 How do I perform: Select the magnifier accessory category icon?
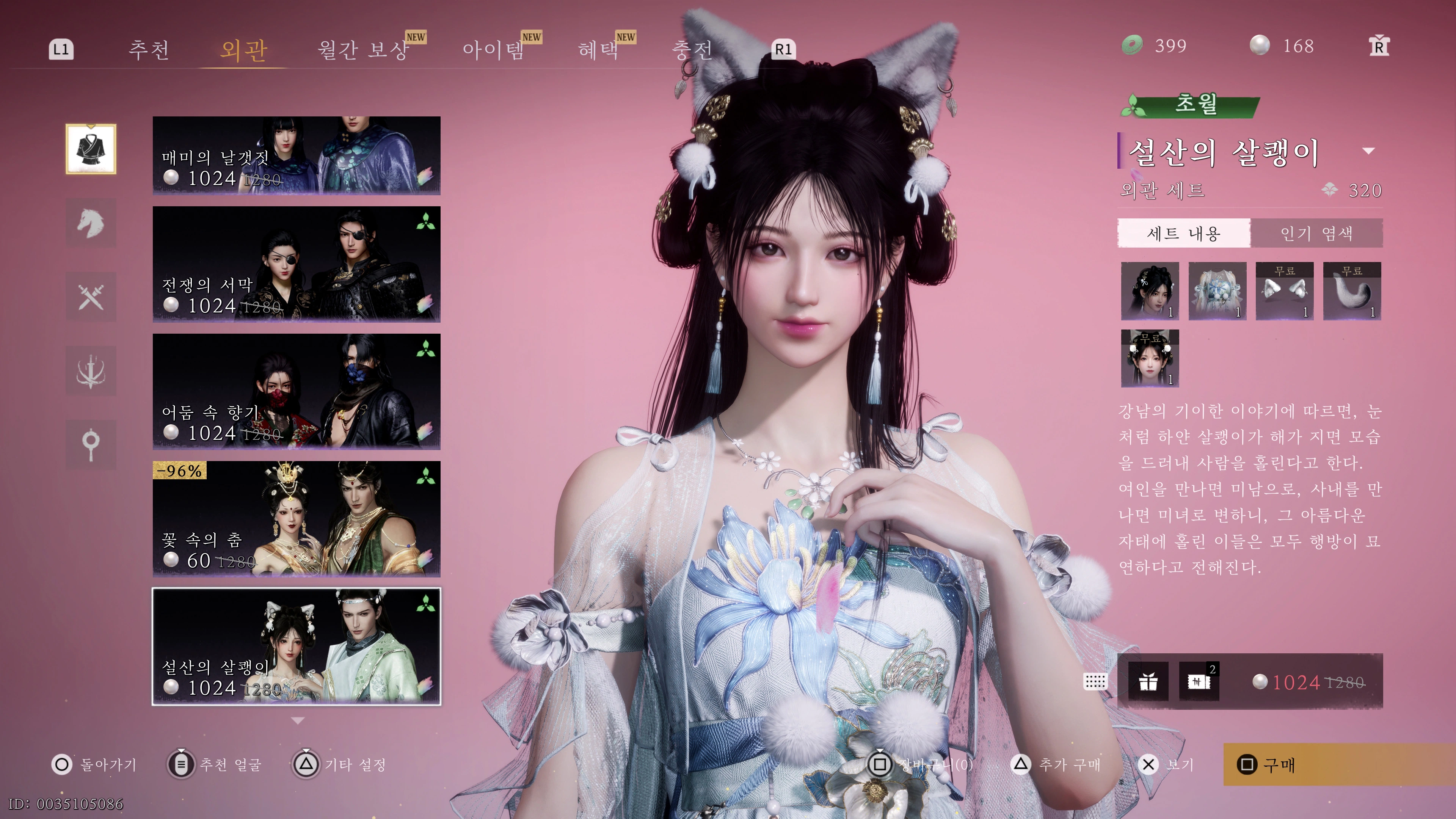91,445
